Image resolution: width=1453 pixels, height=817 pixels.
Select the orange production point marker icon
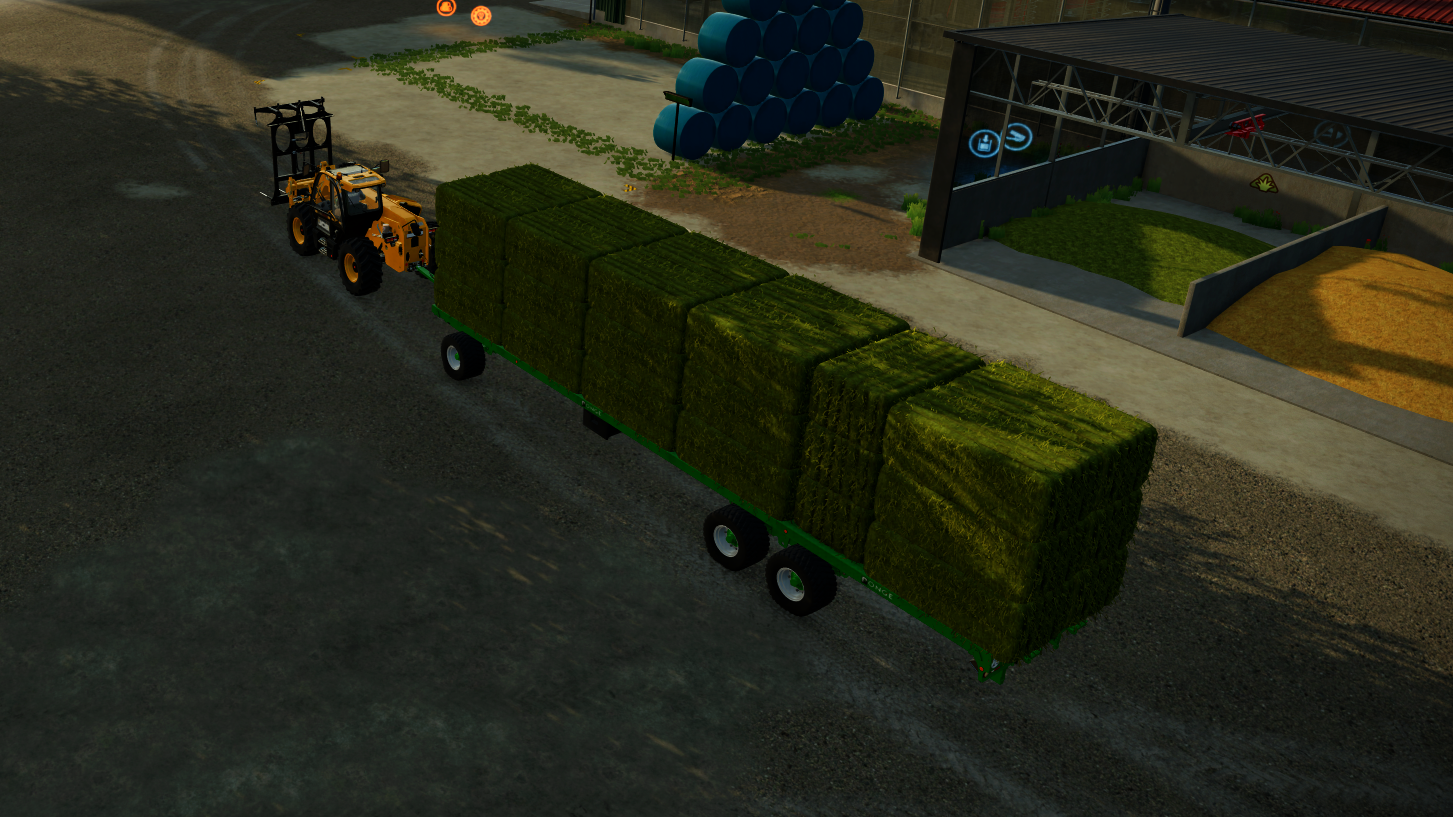point(445,8)
